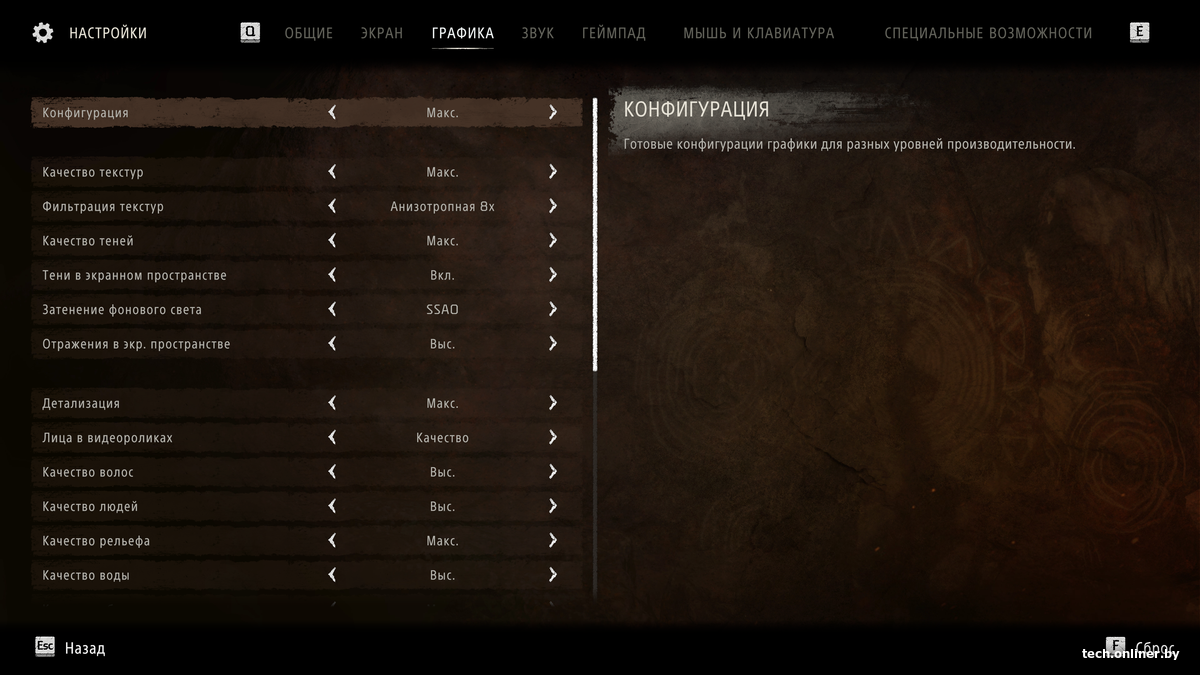Change Затенение фонового света with right arrow
Viewport: 1200px width, 675px height.
pos(552,310)
